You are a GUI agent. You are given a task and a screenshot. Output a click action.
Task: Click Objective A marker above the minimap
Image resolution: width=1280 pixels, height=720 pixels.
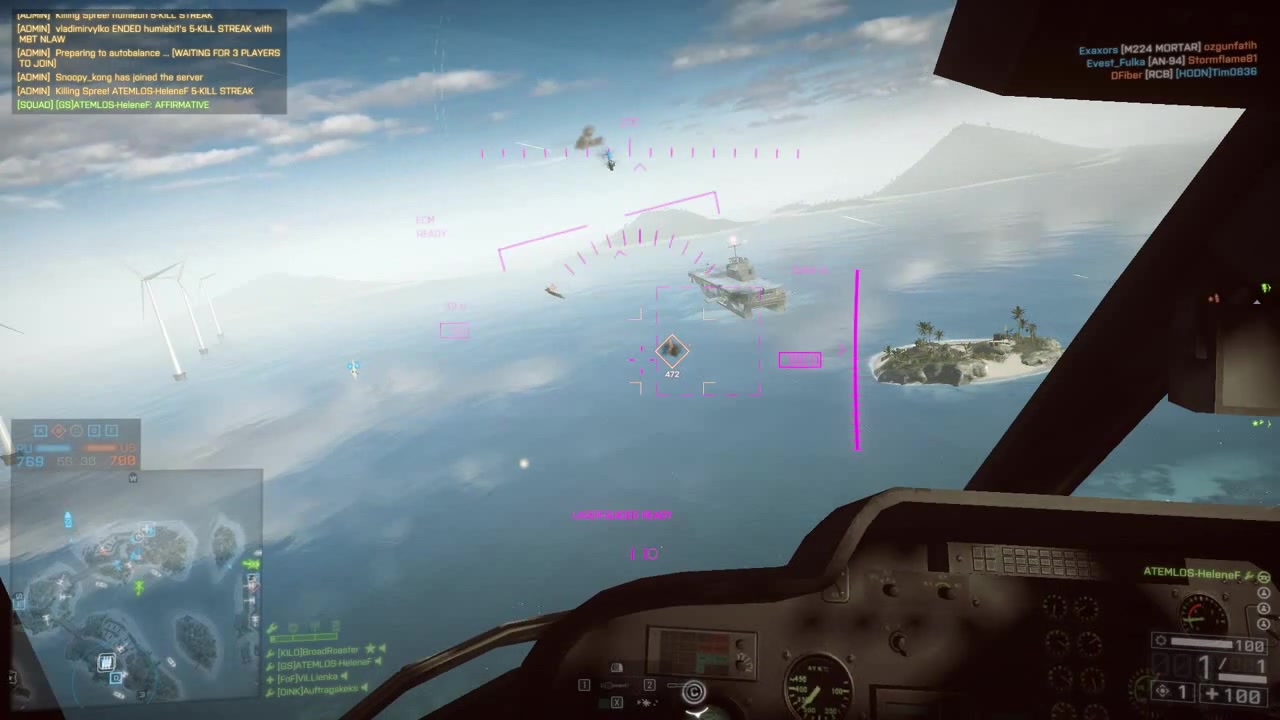(40, 430)
